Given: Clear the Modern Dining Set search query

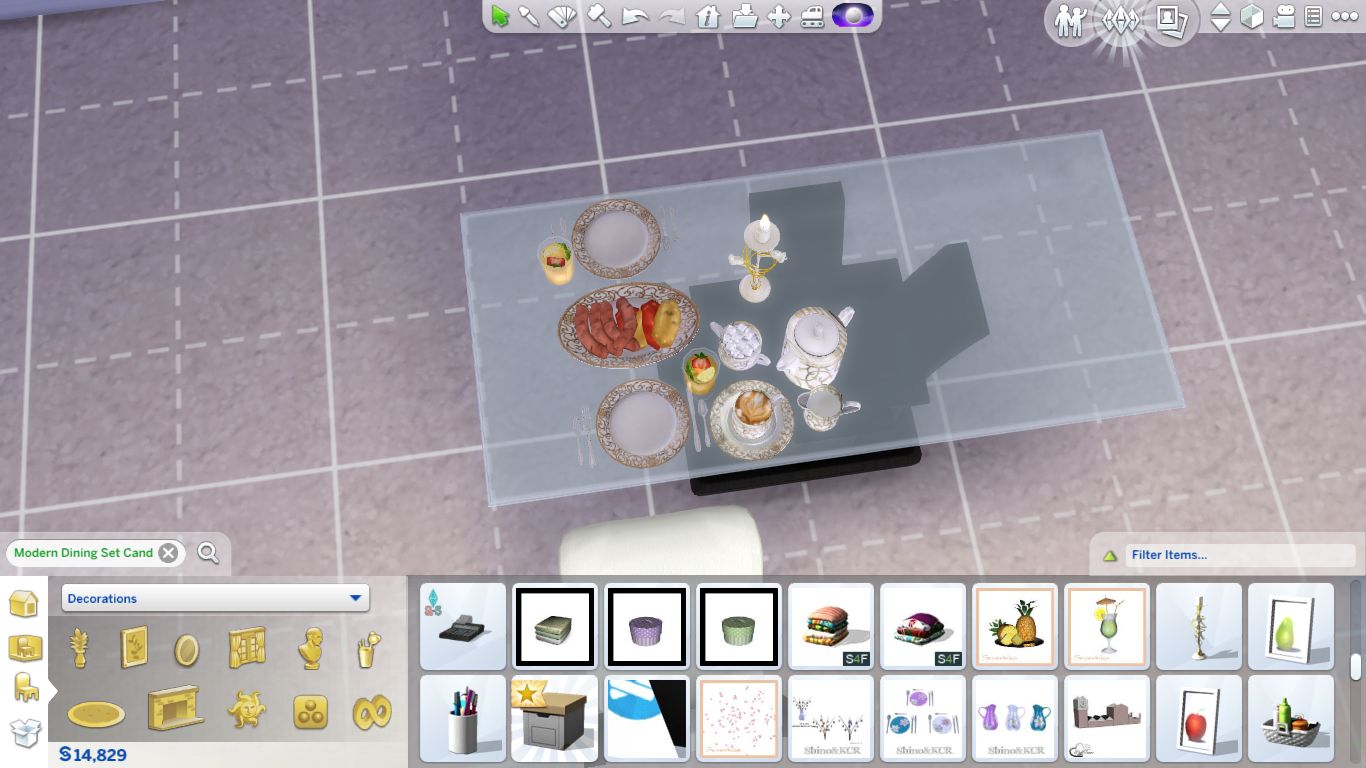Looking at the screenshot, I should 170,552.
